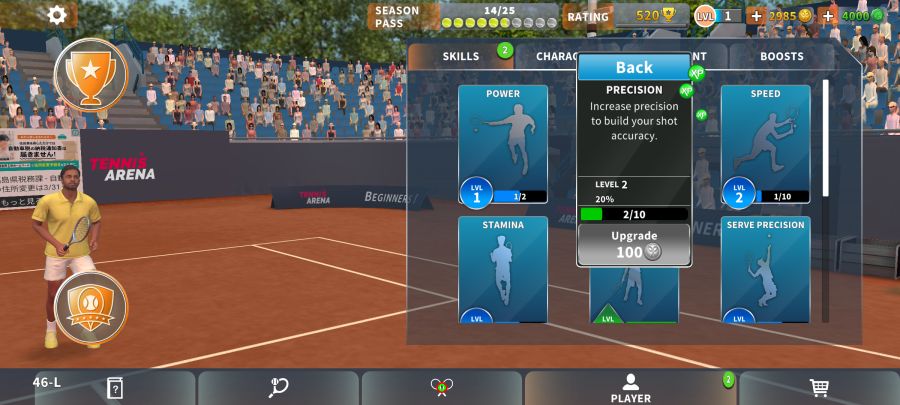
Task: Switch to the Skills tab
Action: [x=461, y=56]
